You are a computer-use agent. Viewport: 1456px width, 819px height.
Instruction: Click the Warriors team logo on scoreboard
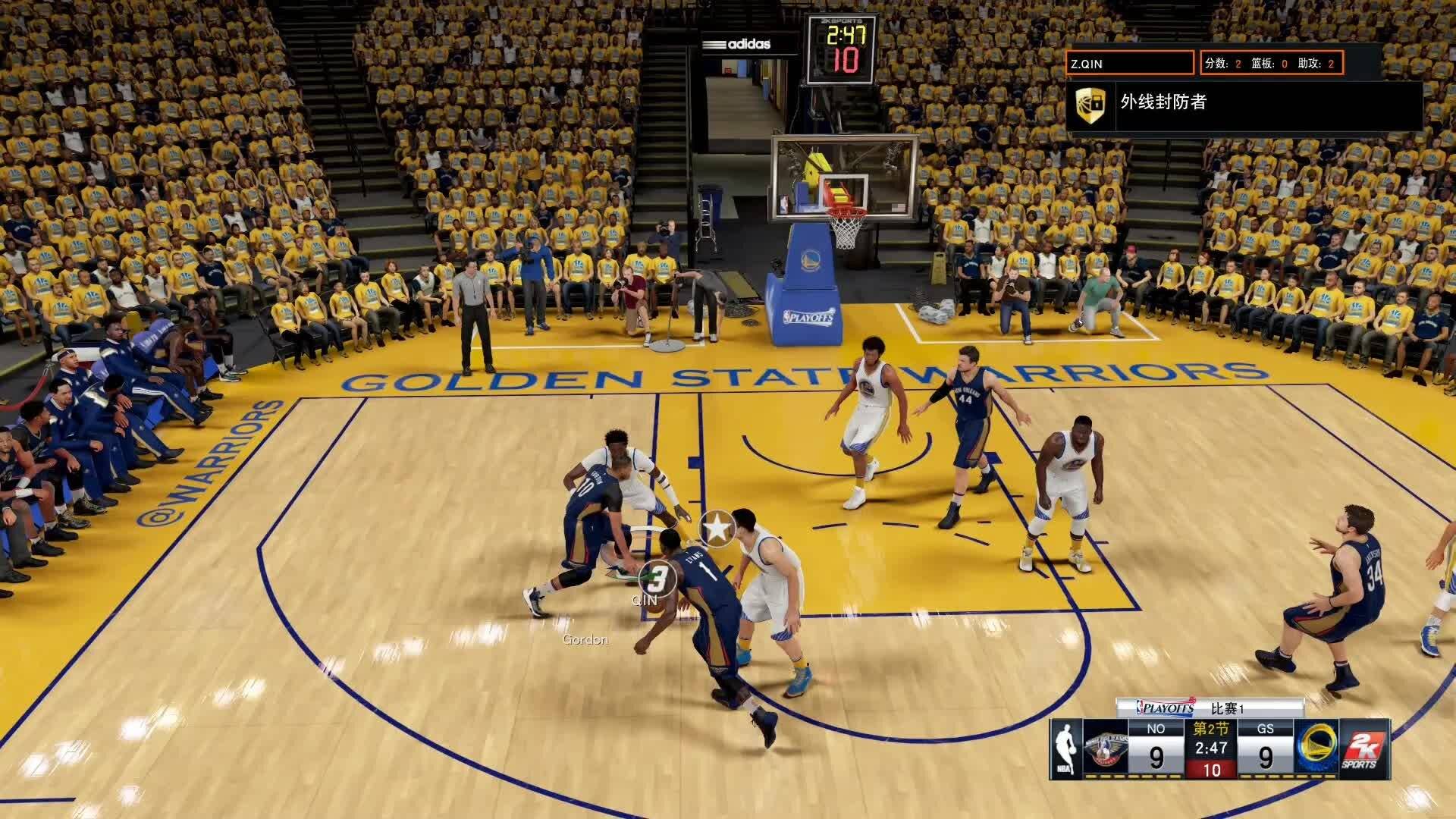coord(1316,749)
